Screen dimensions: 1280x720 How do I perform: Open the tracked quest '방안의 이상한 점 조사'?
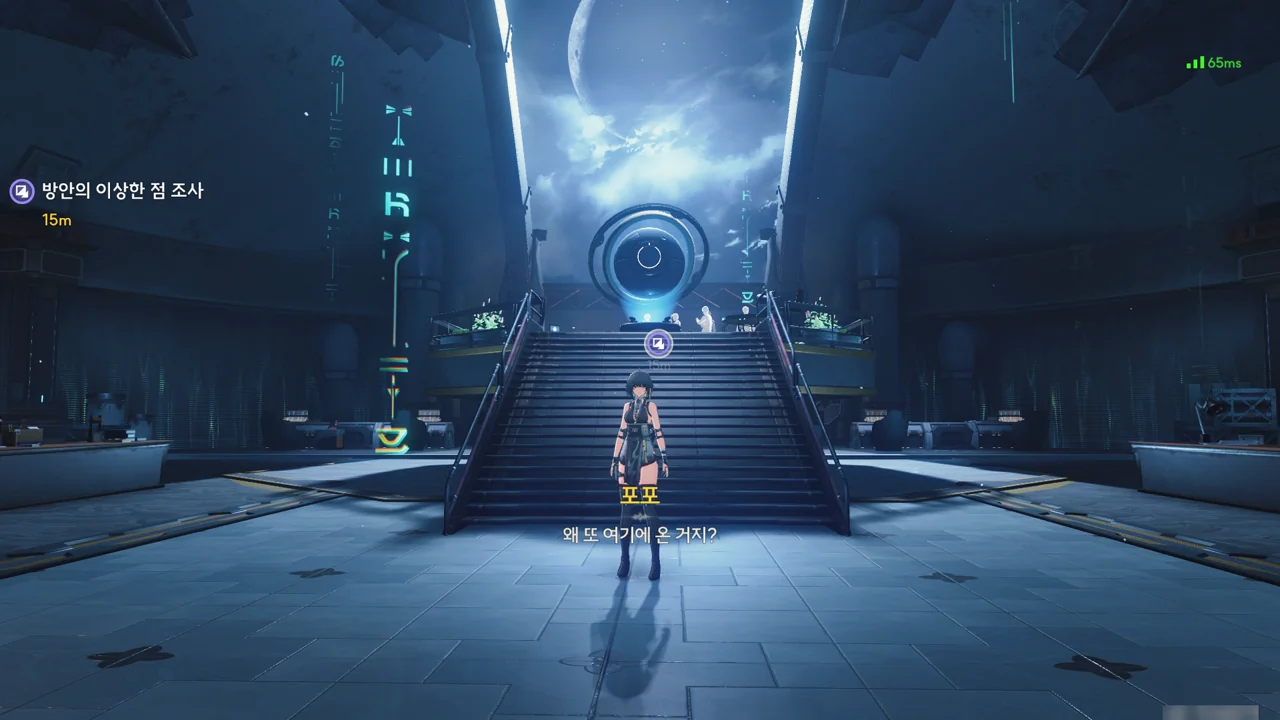click(x=121, y=191)
